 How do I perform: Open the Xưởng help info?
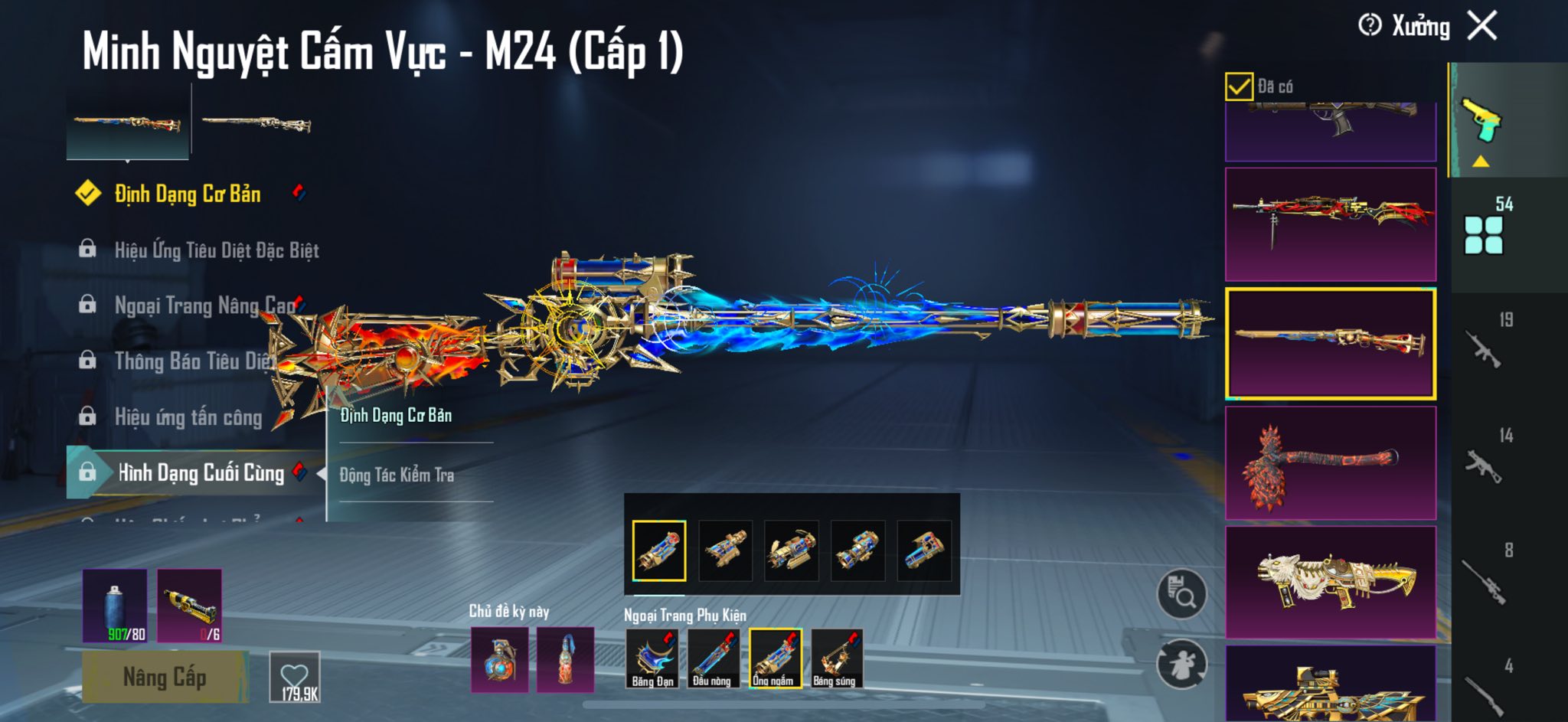point(1370,26)
